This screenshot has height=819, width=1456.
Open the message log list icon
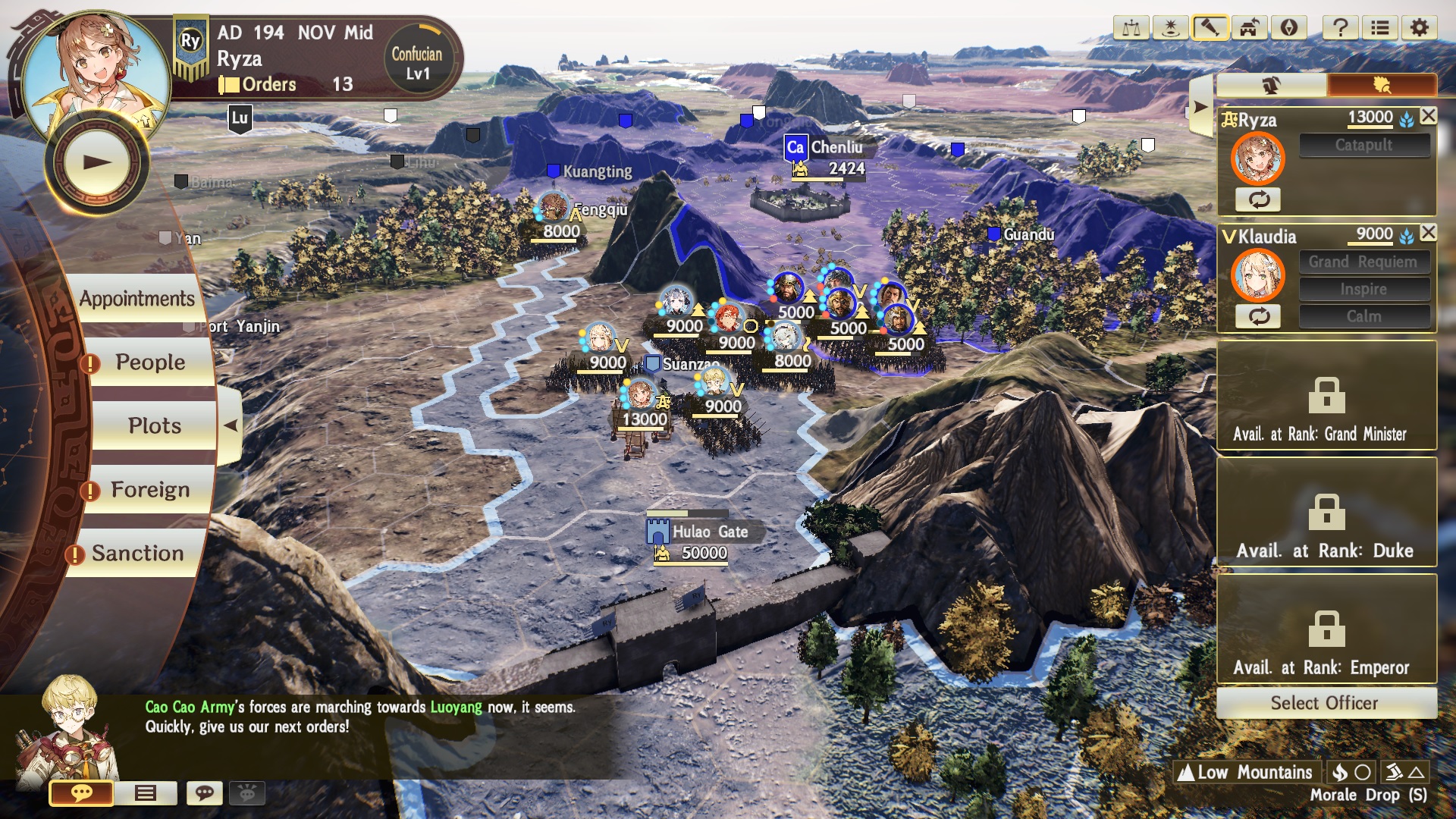coord(146,793)
